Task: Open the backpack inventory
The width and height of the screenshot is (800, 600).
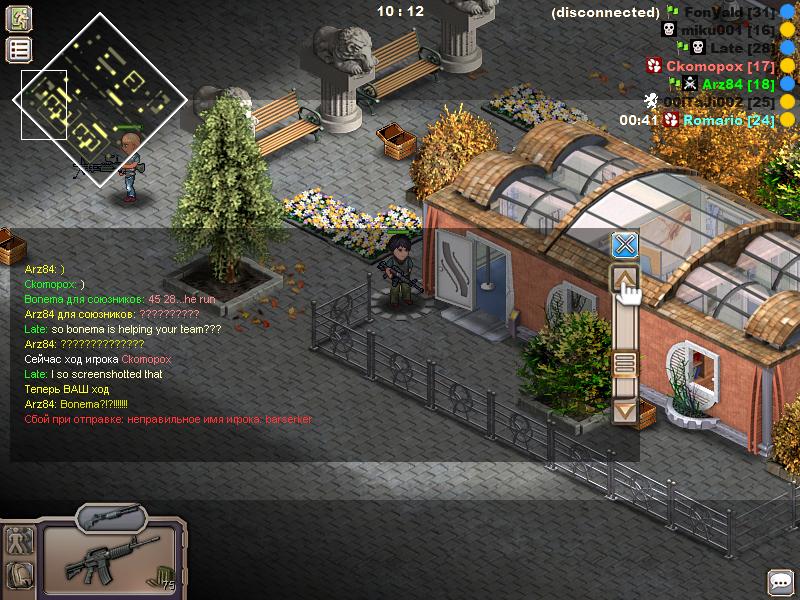Action: tap(19, 575)
